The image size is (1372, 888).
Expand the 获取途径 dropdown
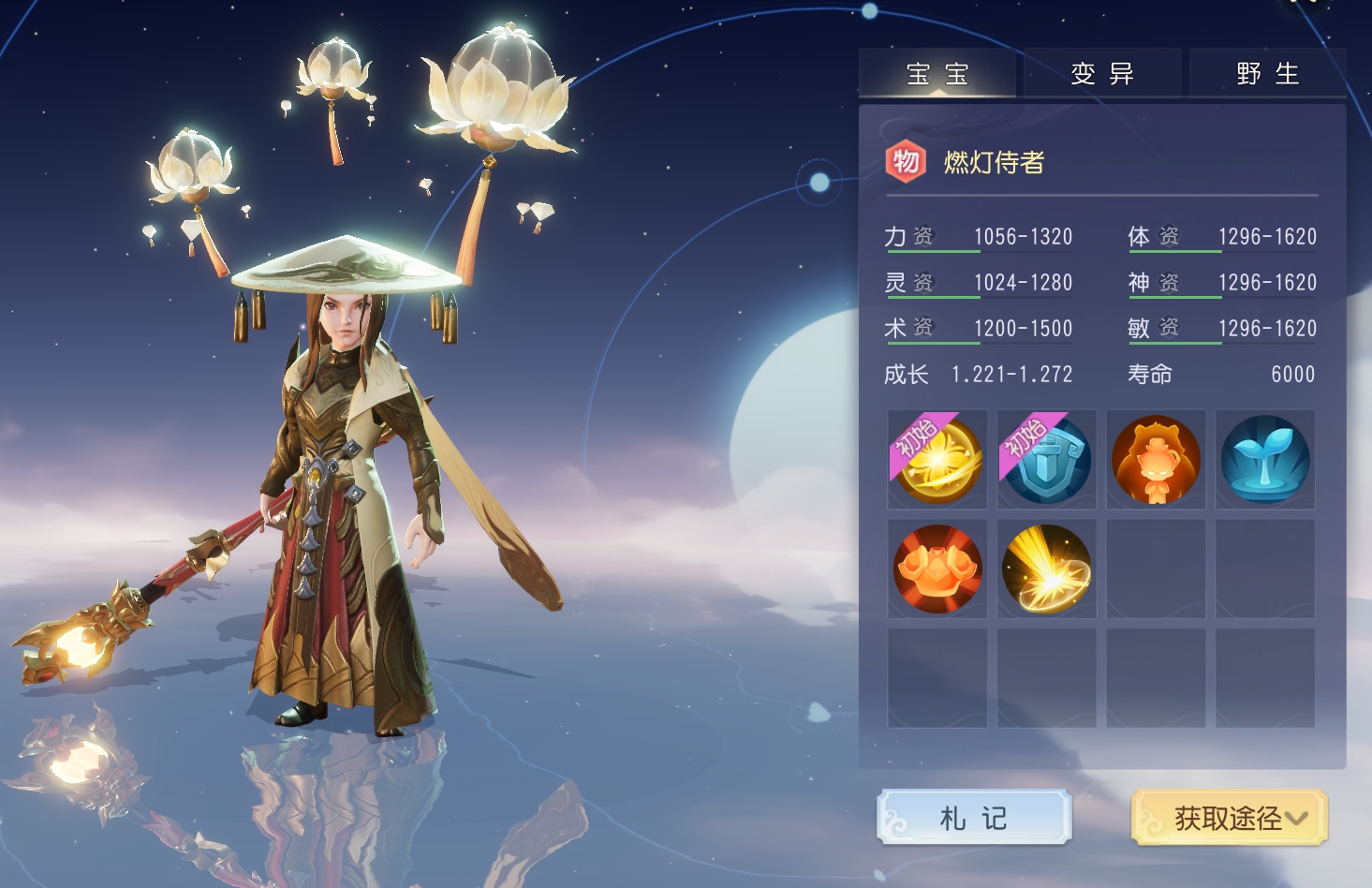coord(1230,818)
